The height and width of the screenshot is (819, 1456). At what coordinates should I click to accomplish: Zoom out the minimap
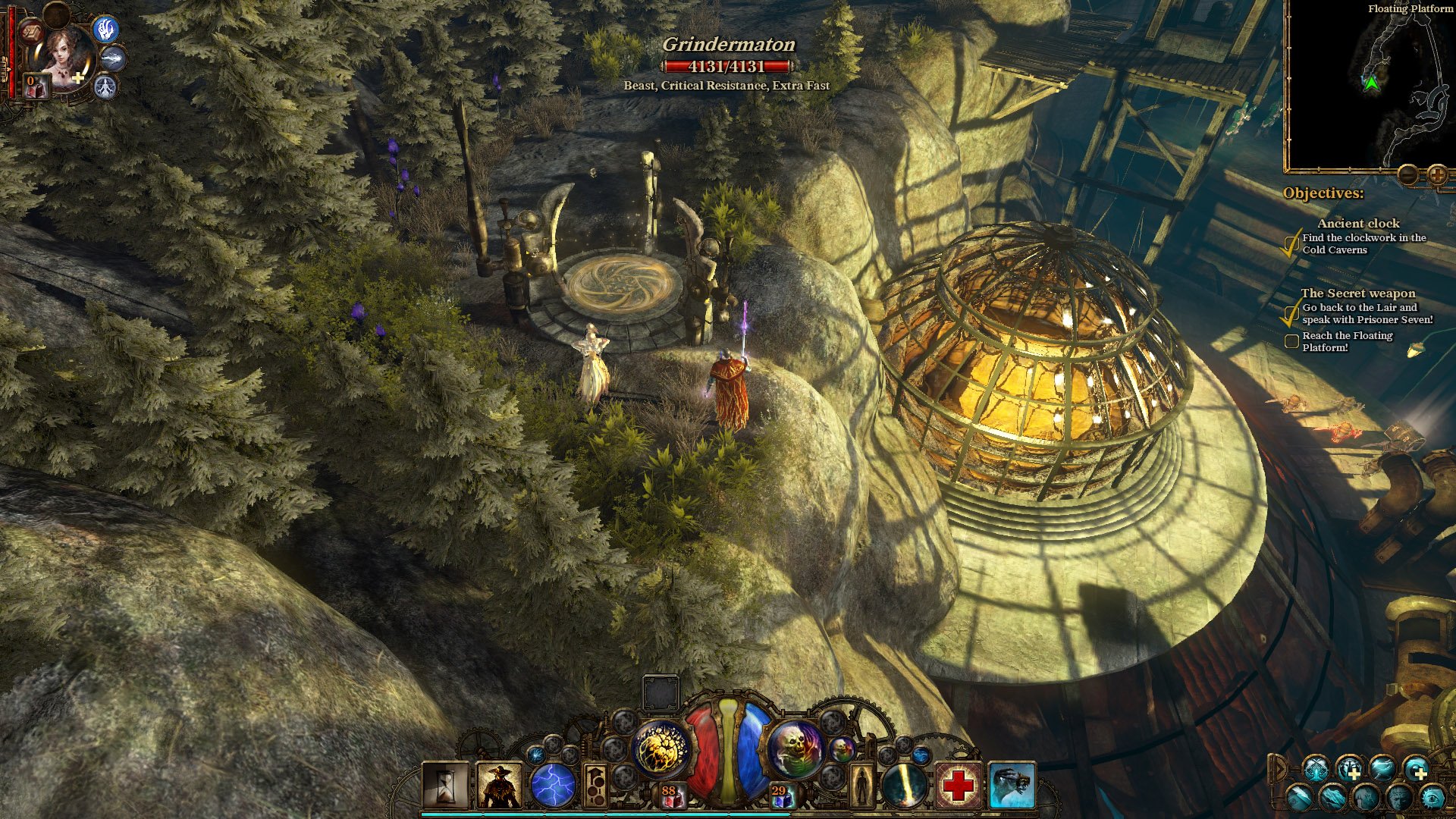[x=1408, y=175]
